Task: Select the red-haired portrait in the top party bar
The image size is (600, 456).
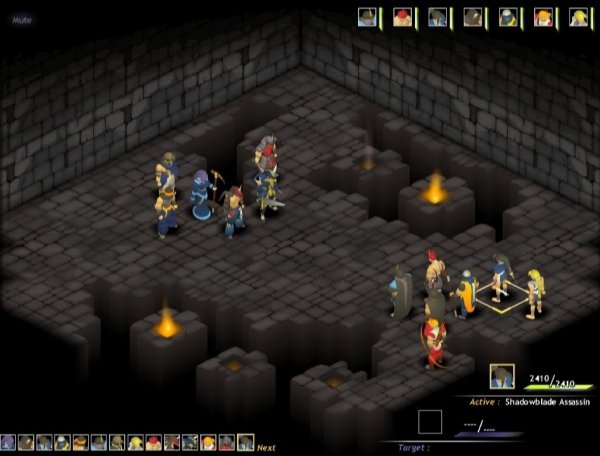Action: point(402,17)
